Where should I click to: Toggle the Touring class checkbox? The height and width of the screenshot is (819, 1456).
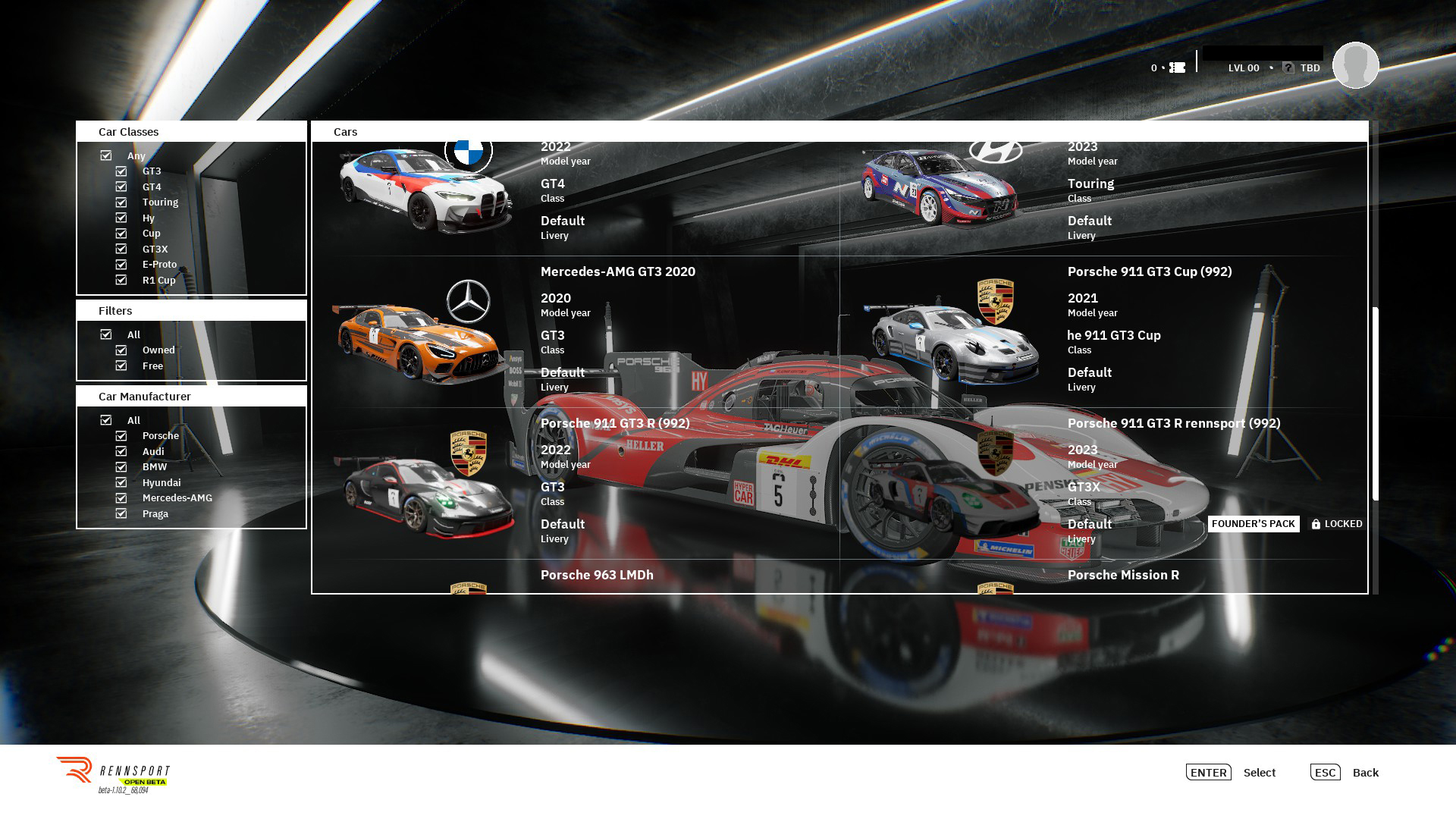click(121, 202)
